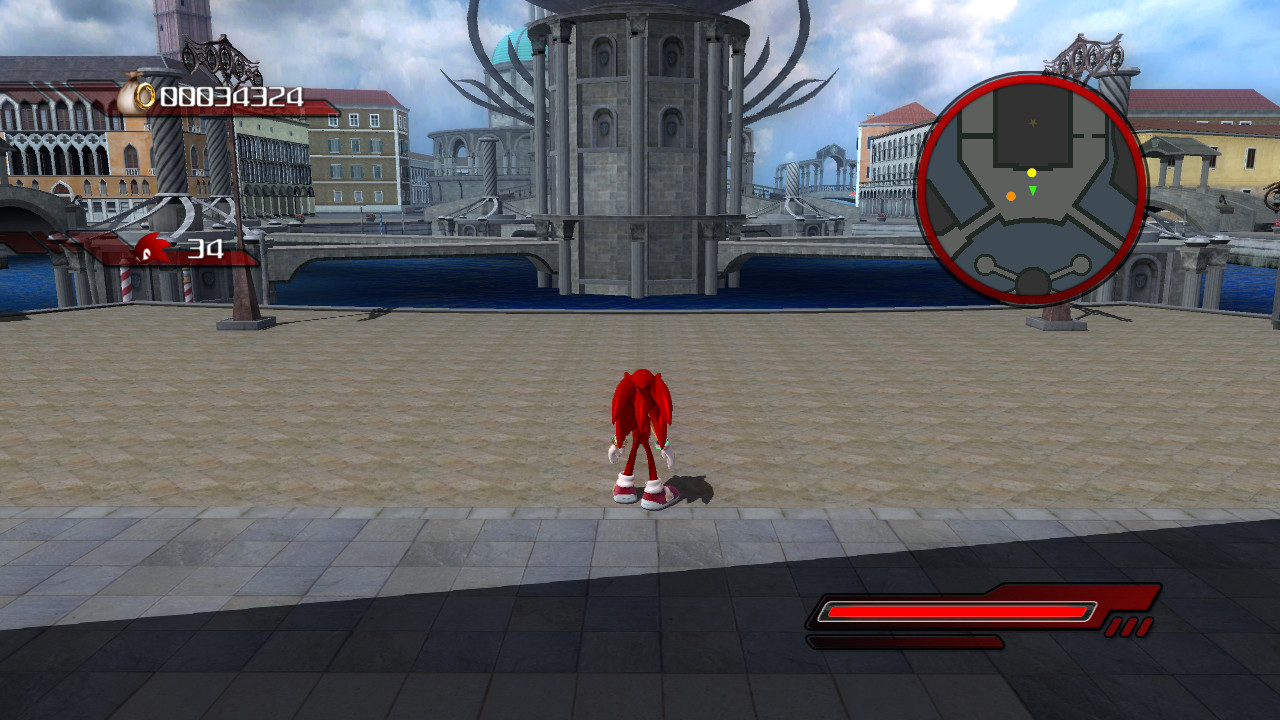Click the yellow objective dot on the minimap
This screenshot has width=1280, height=720.
tap(1032, 173)
